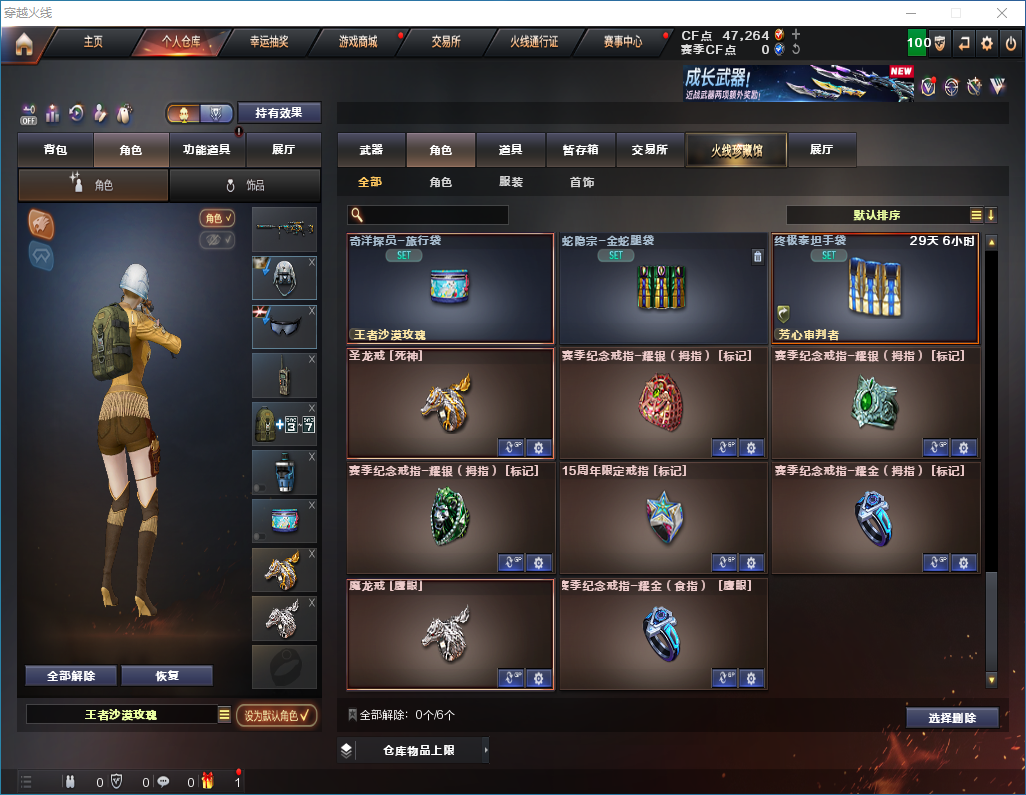Select the 15周年限定戒指 ring item

663,517
